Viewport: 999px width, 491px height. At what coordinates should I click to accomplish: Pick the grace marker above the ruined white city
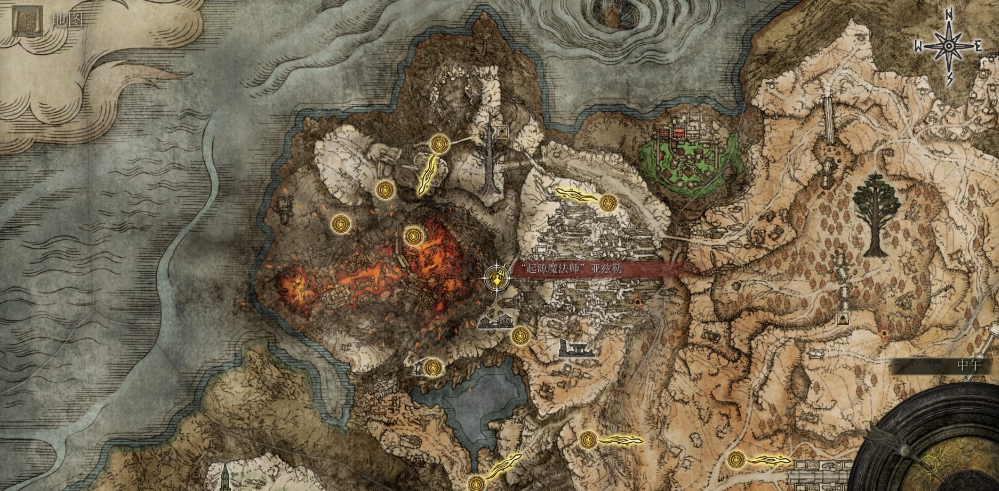606,203
